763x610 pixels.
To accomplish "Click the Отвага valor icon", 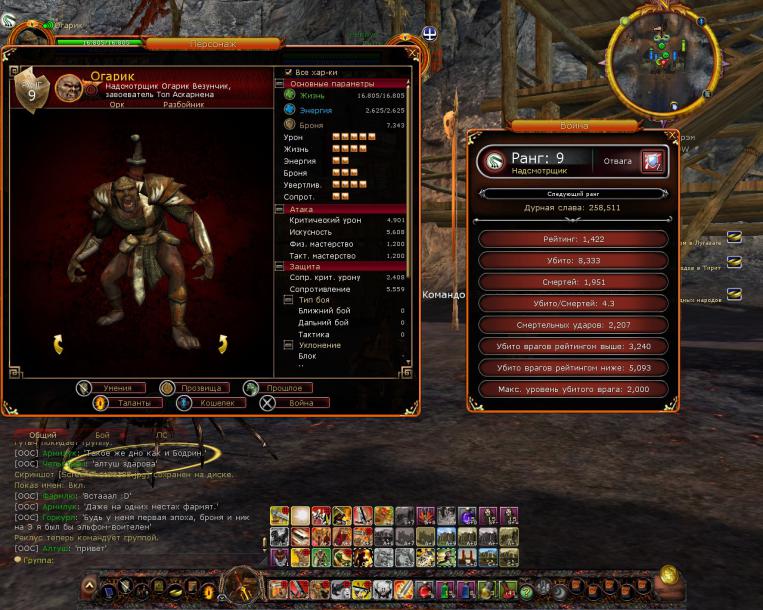I will (x=651, y=161).
